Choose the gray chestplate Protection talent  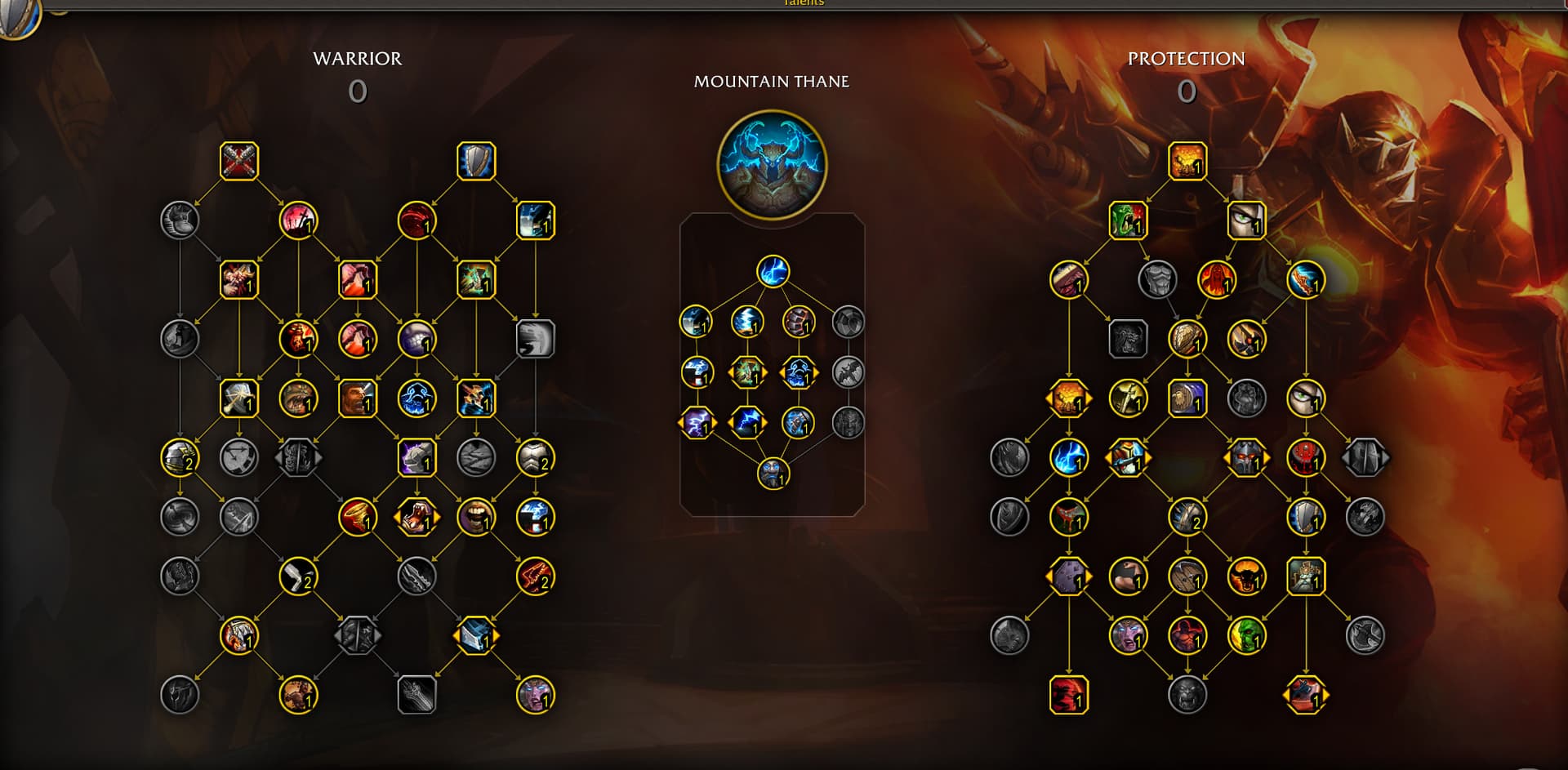1157,280
